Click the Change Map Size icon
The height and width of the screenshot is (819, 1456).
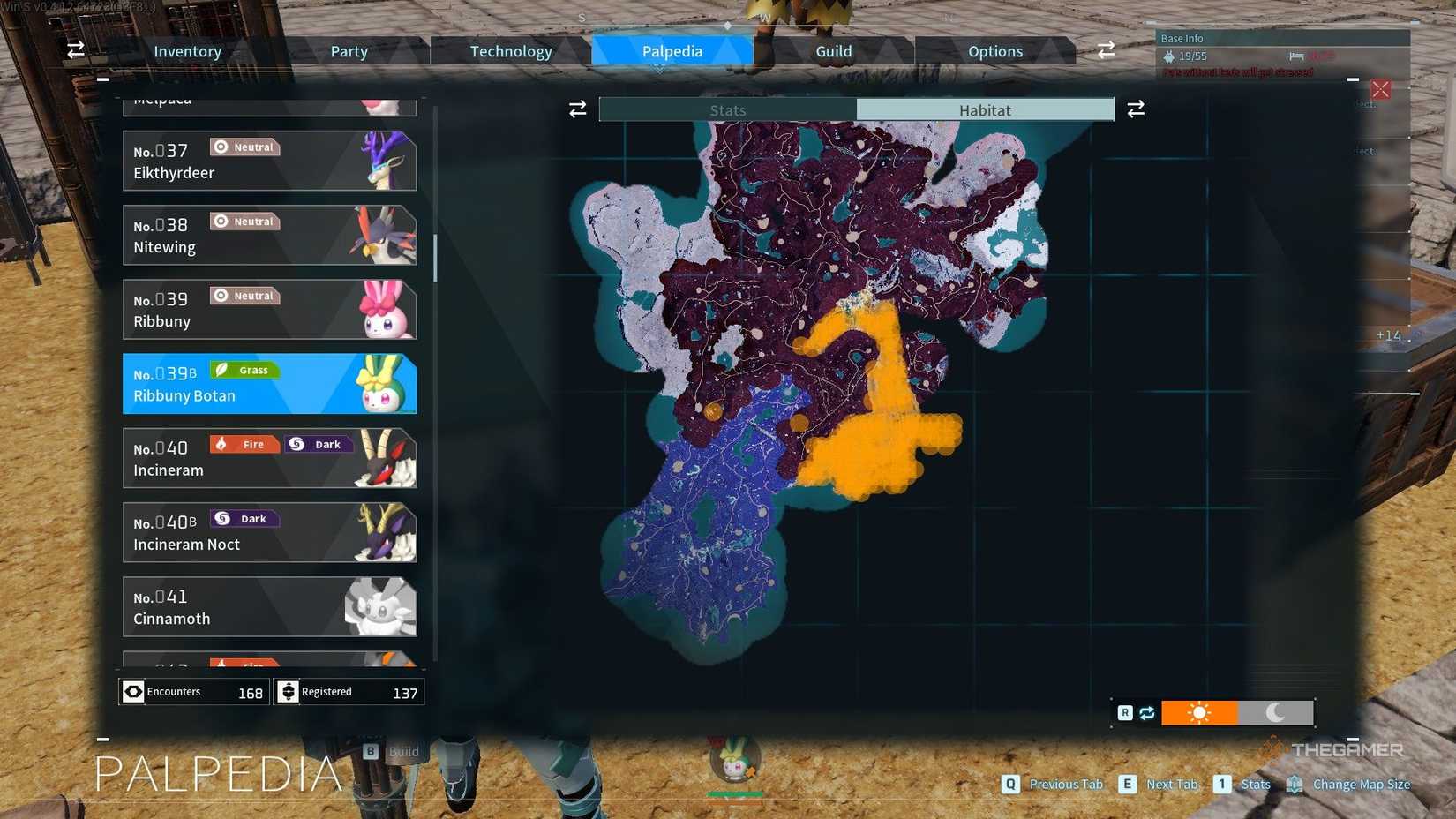(1294, 784)
